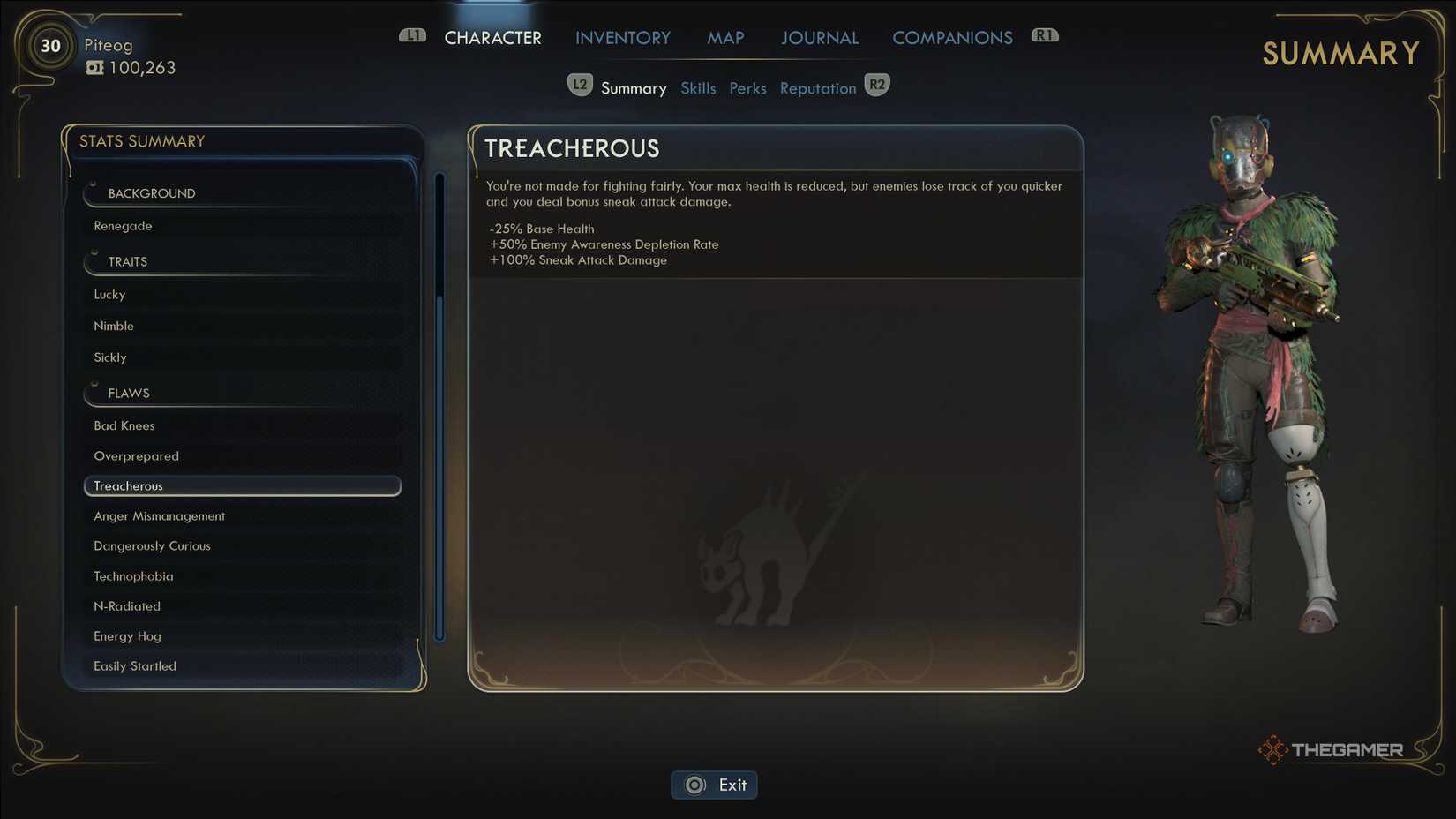Open the Reputation screen
Screen dimensions: 1456x819
coord(817,87)
